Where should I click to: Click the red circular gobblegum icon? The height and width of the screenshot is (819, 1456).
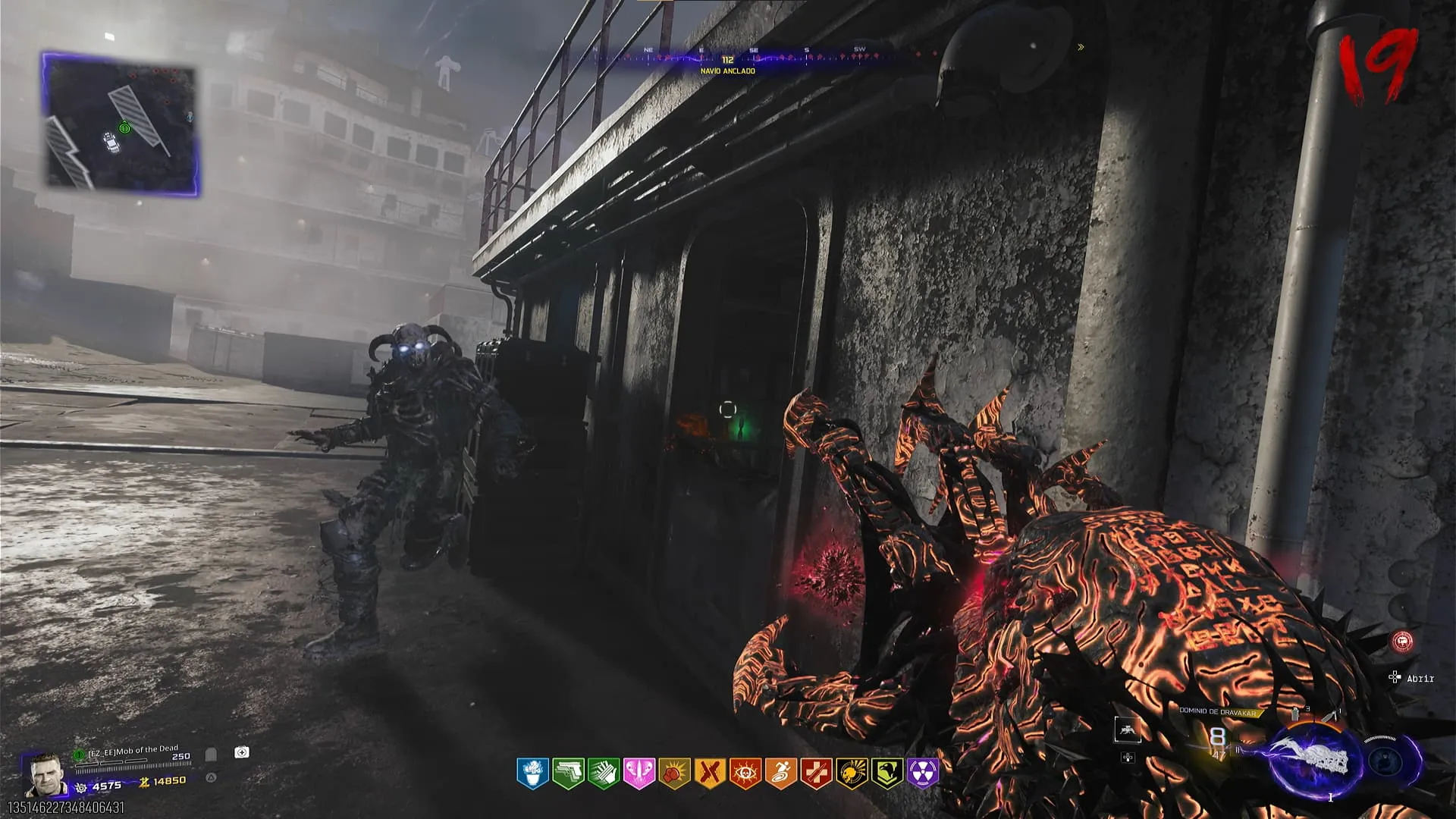(x=1404, y=642)
